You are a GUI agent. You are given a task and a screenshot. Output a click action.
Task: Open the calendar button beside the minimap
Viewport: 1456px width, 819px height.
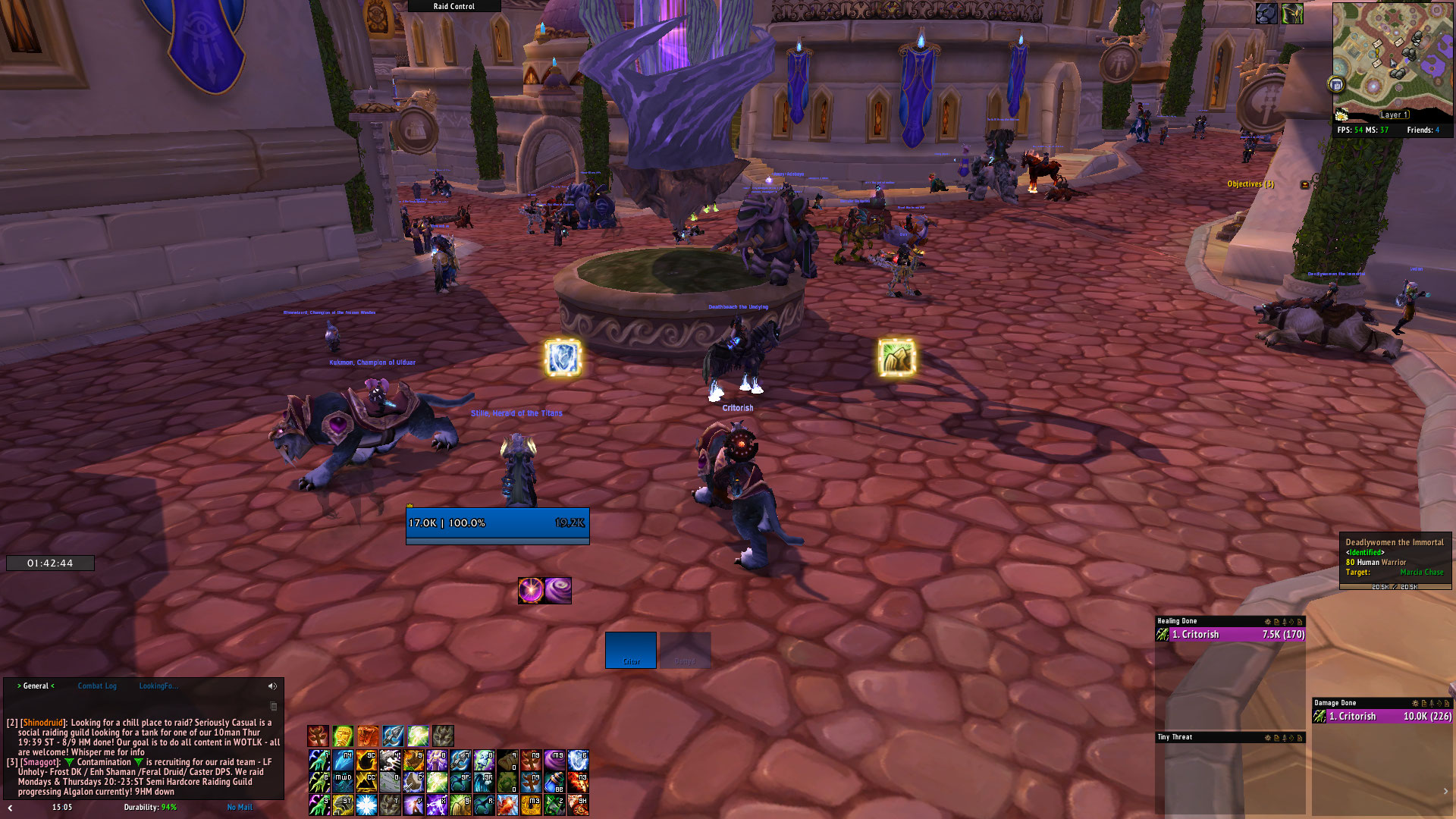[1336, 84]
